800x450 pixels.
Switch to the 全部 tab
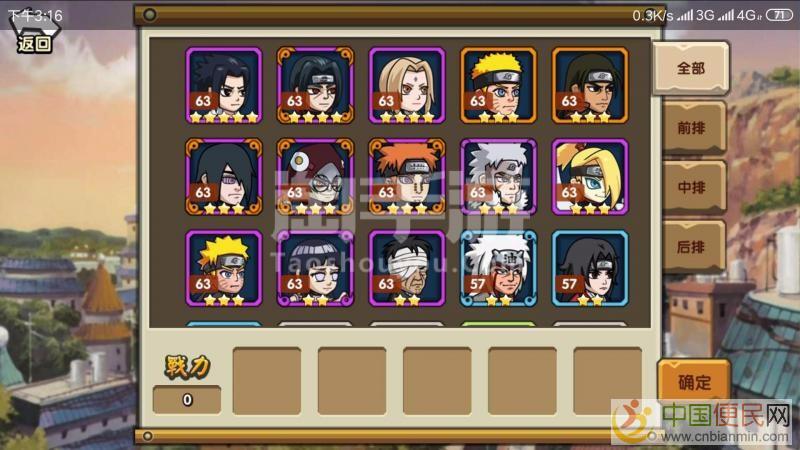click(x=690, y=68)
